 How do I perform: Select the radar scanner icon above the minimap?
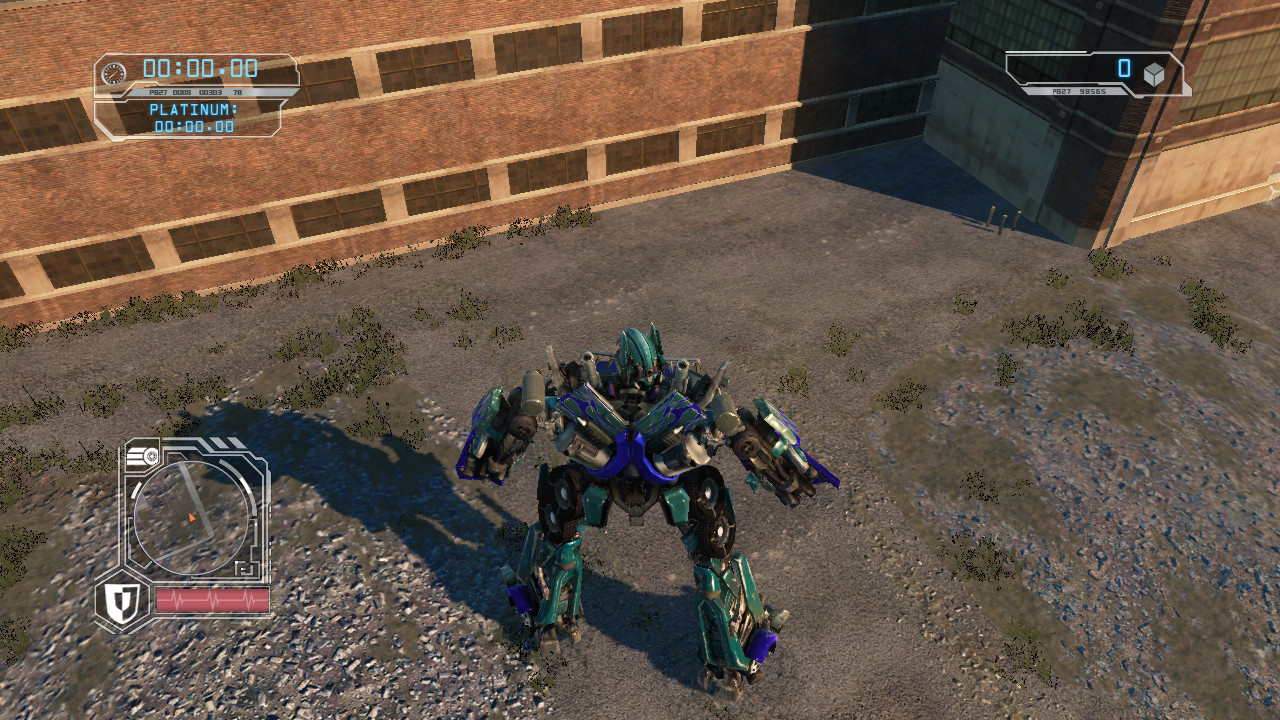click(151, 455)
